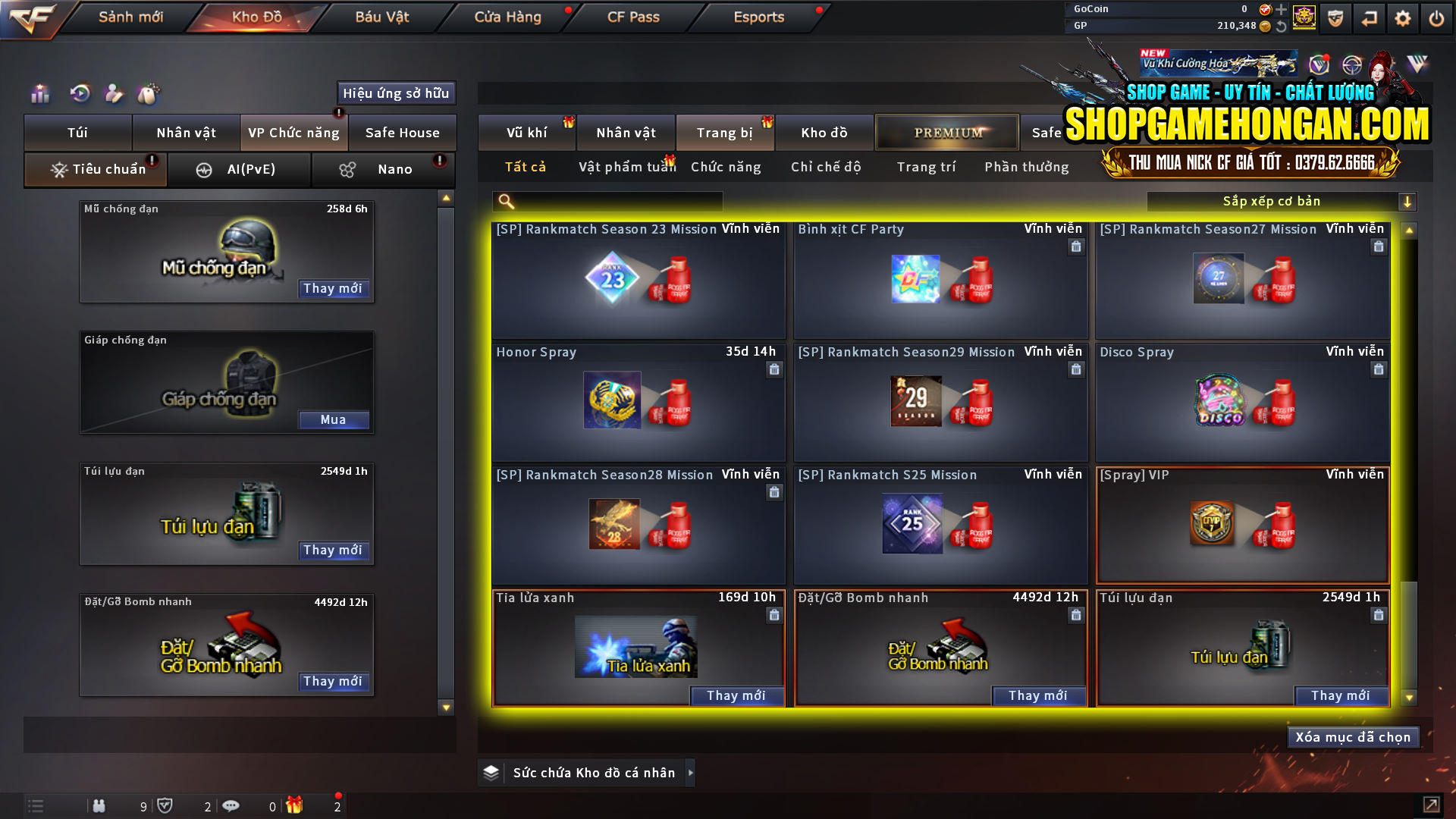Open the settings gear in the top bar
1456x819 pixels.
point(1403,18)
